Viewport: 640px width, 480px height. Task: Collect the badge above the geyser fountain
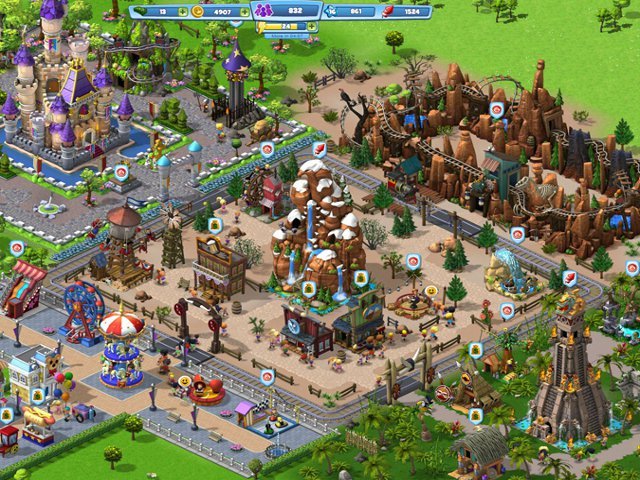(x=517, y=234)
